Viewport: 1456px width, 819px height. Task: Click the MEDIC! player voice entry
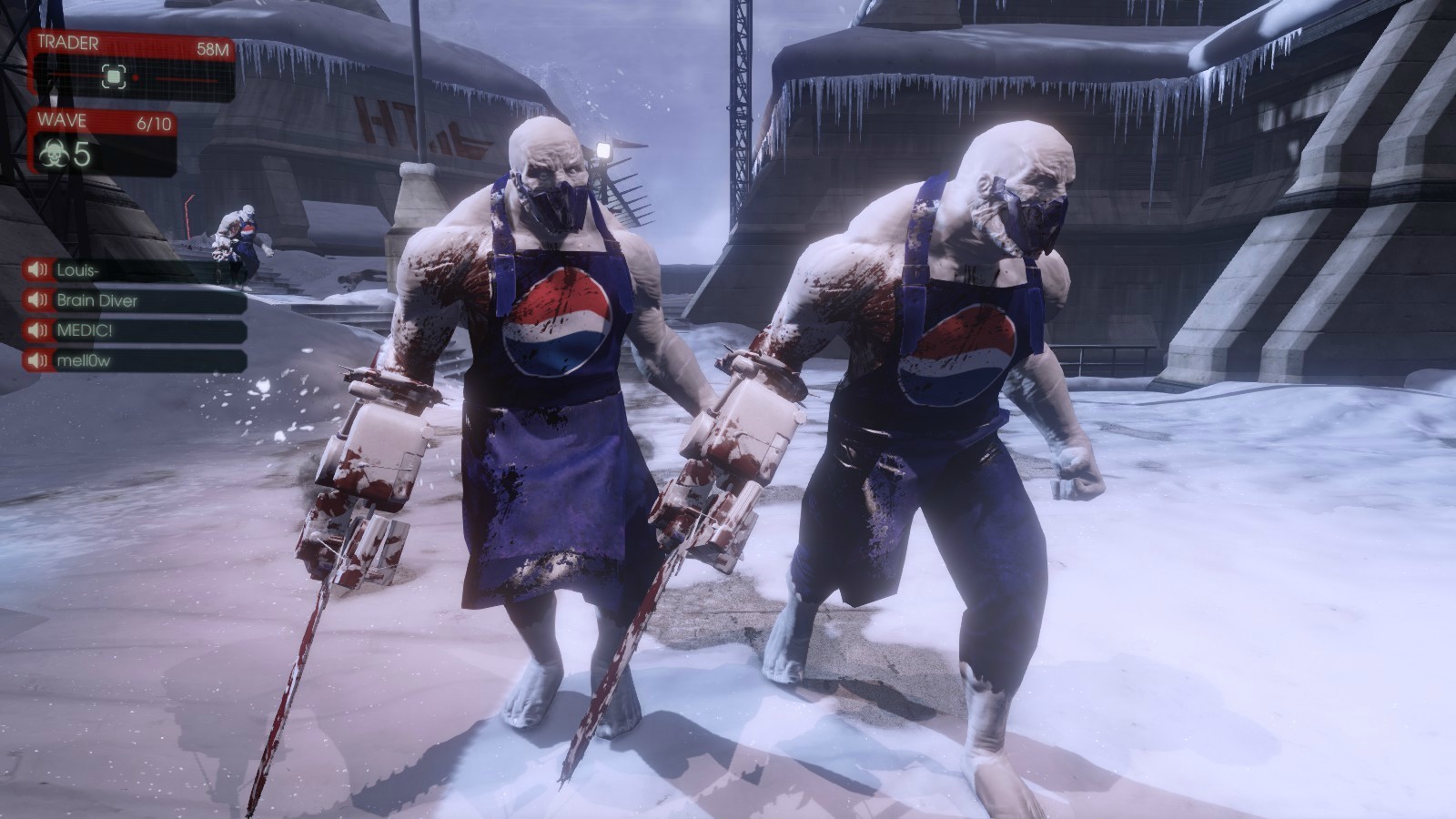[x=135, y=330]
